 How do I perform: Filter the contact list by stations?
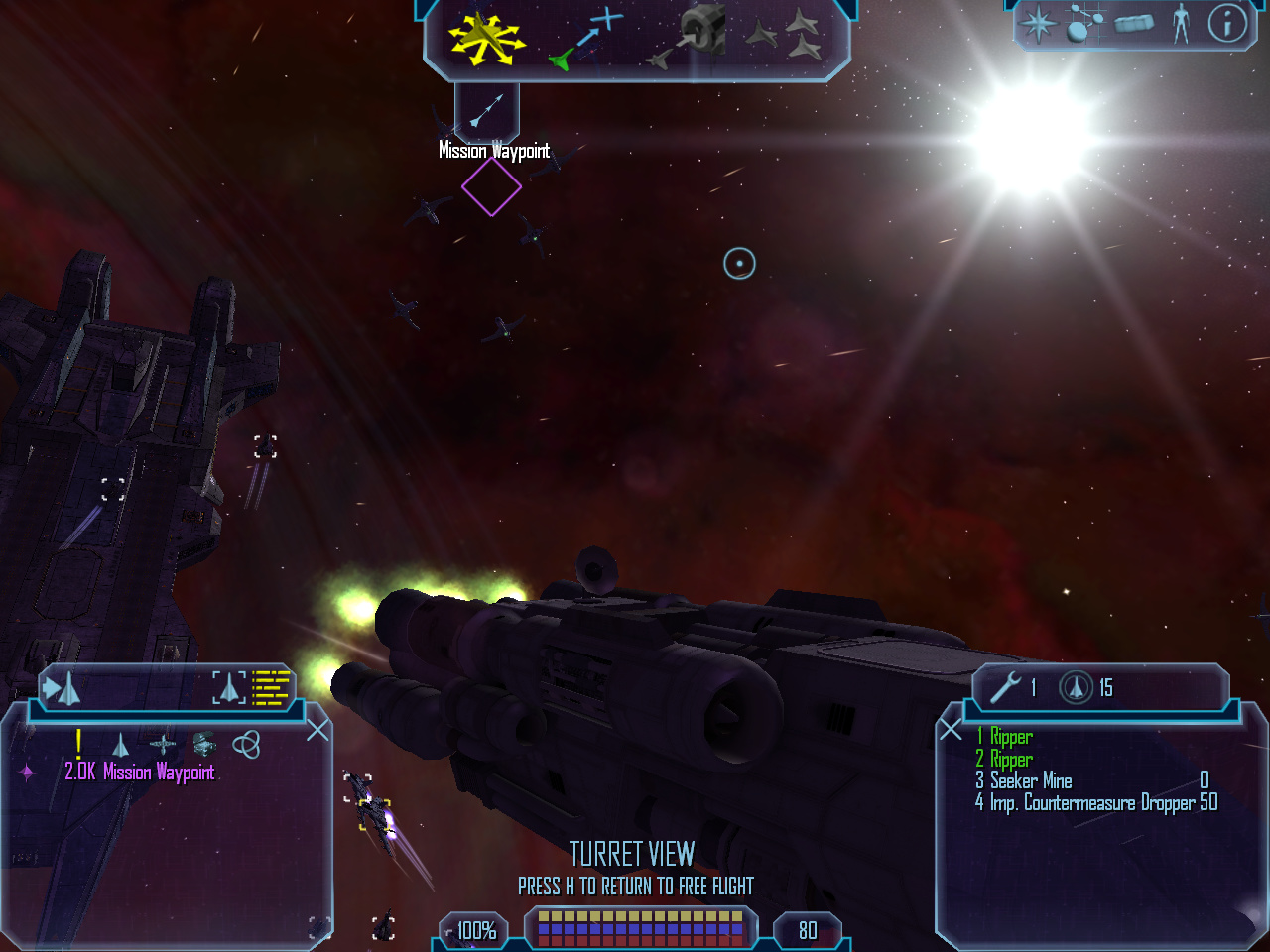coord(163,744)
